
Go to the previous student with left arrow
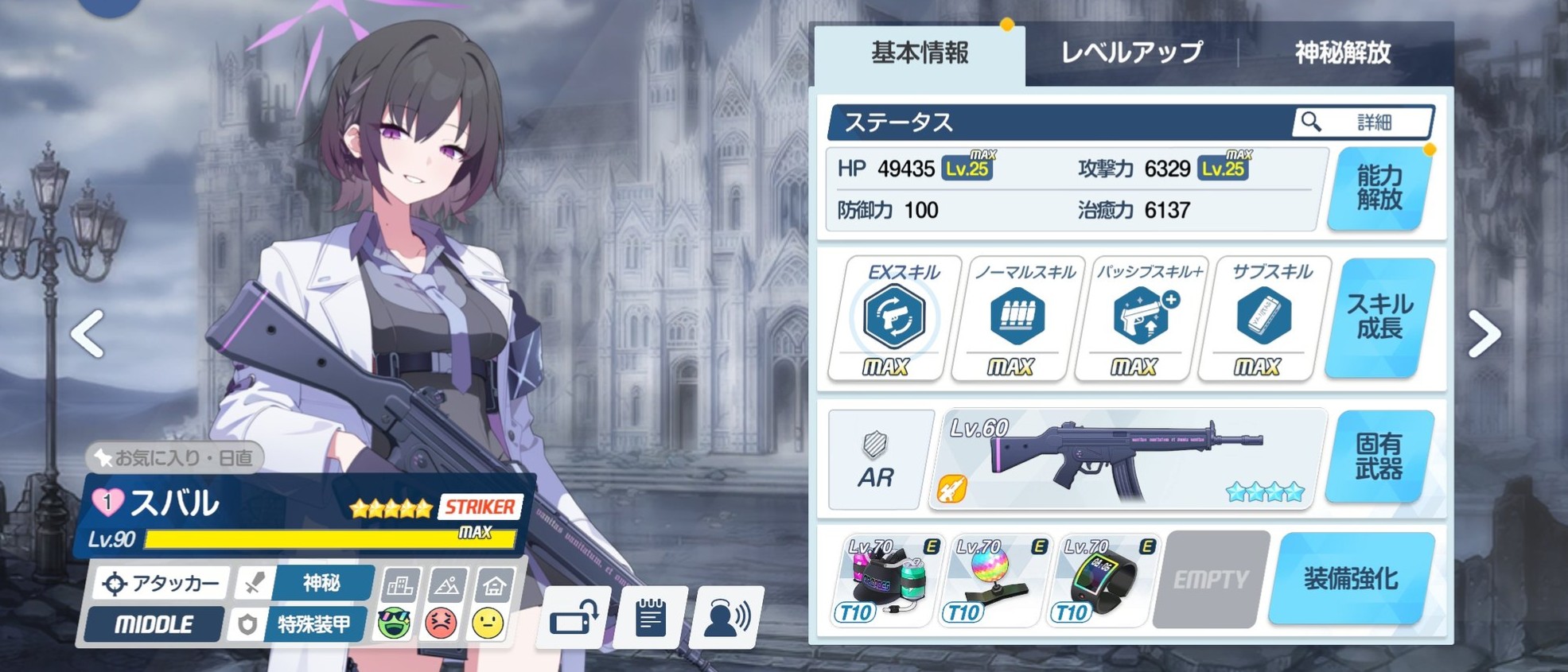point(88,334)
